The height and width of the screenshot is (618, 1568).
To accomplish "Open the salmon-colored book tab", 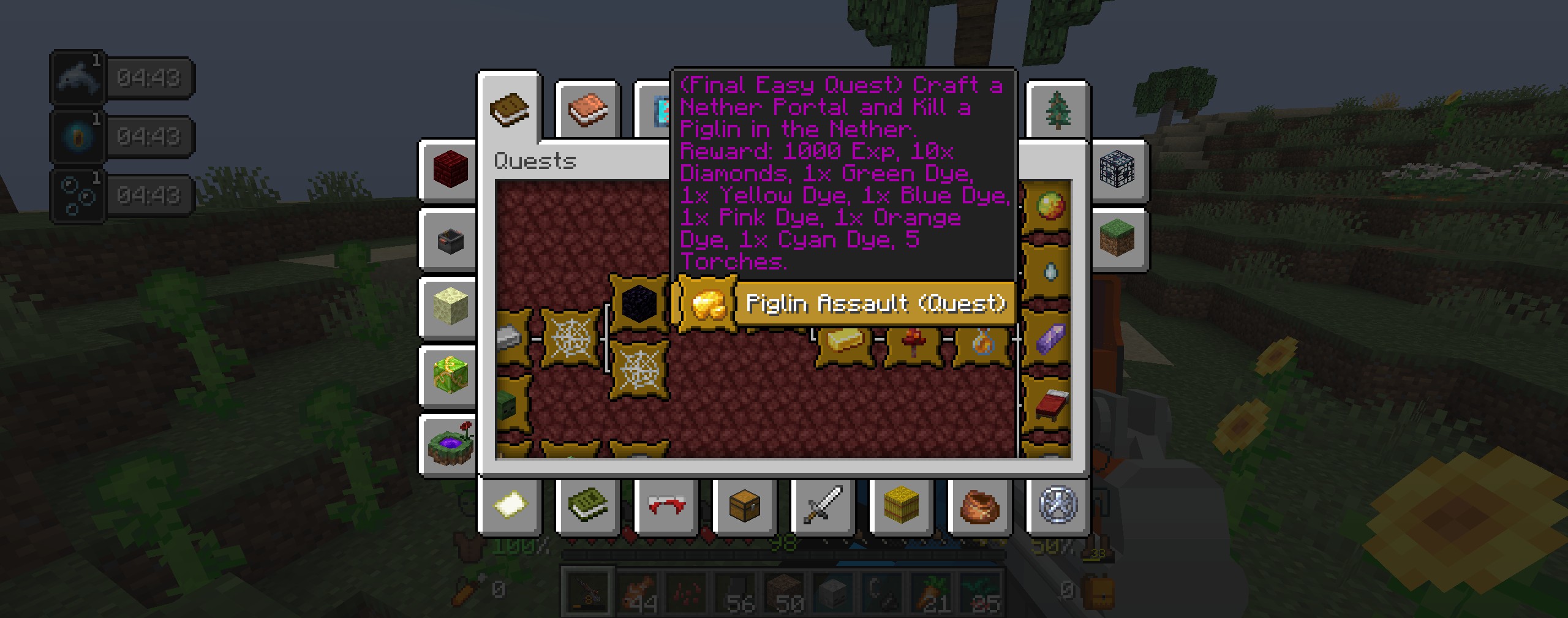I will (x=587, y=111).
